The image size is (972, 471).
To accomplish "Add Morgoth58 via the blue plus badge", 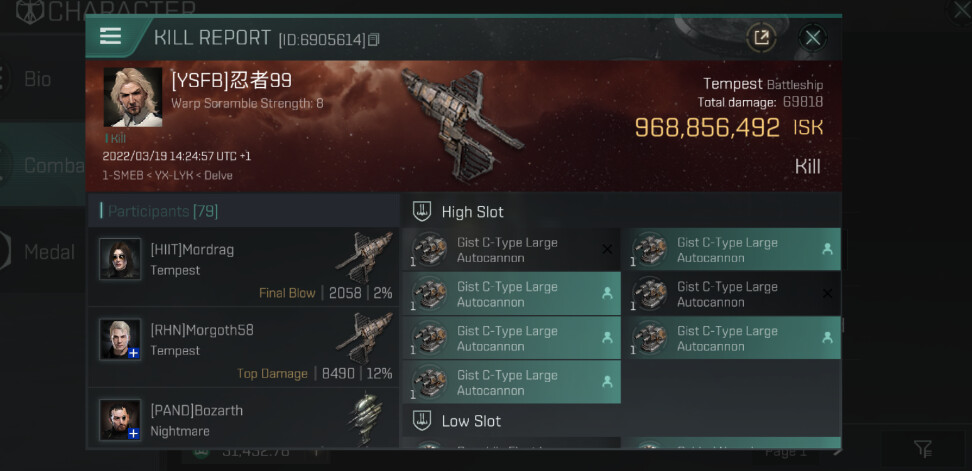I will tap(133, 353).
